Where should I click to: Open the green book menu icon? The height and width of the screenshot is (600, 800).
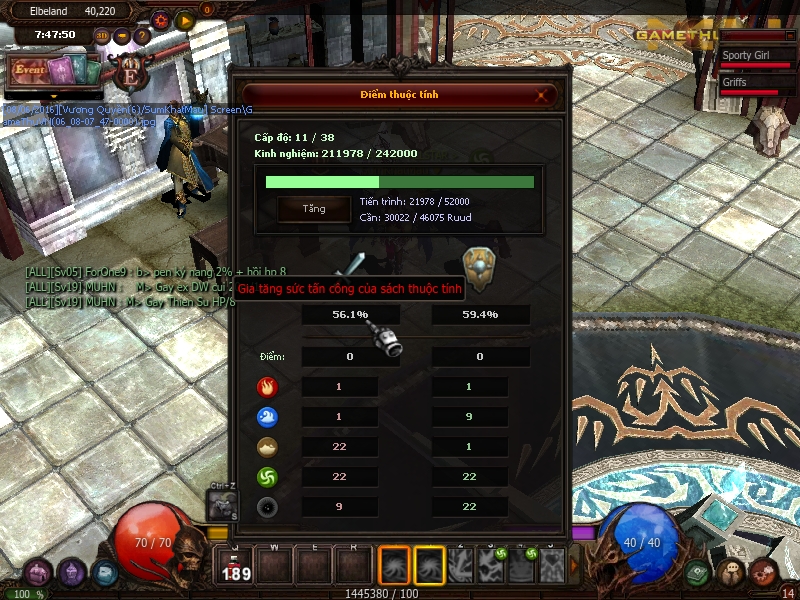pyautogui.click(x=699, y=573)
